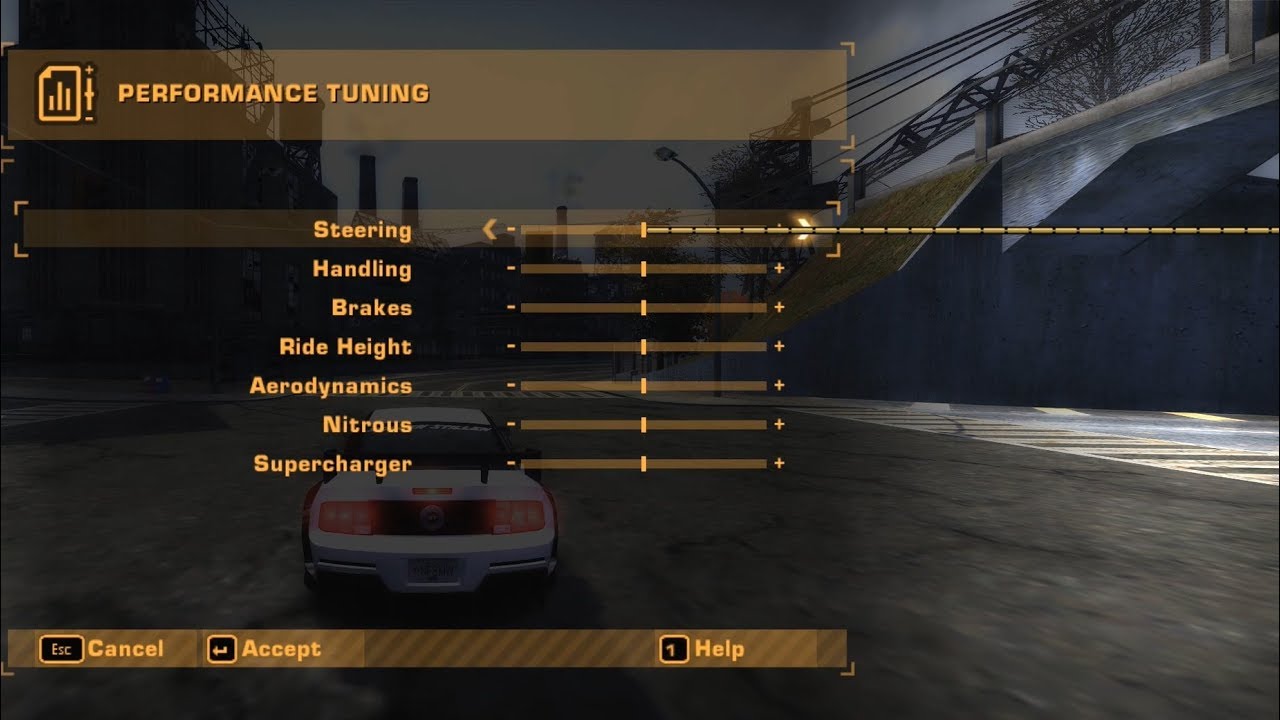Cancel the performance tuning changes

click(102, 649)
